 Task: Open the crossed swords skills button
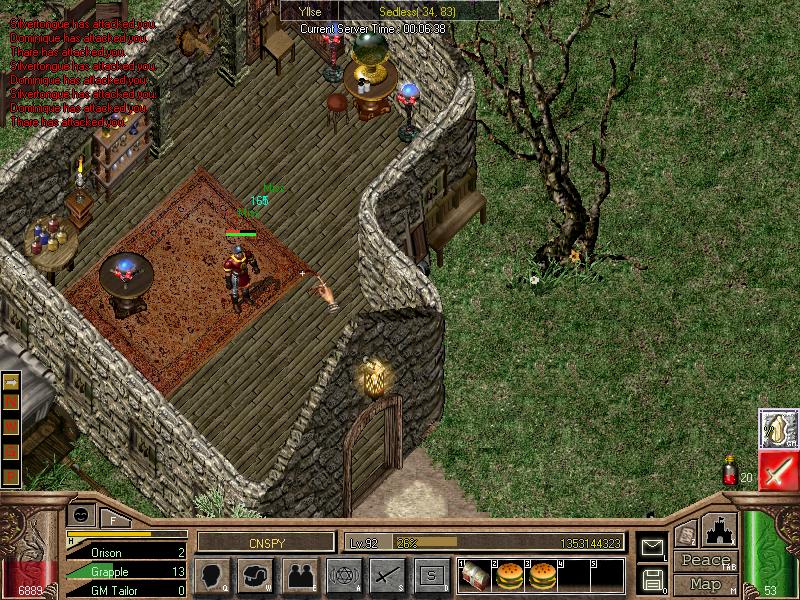[x=387, y=575]
